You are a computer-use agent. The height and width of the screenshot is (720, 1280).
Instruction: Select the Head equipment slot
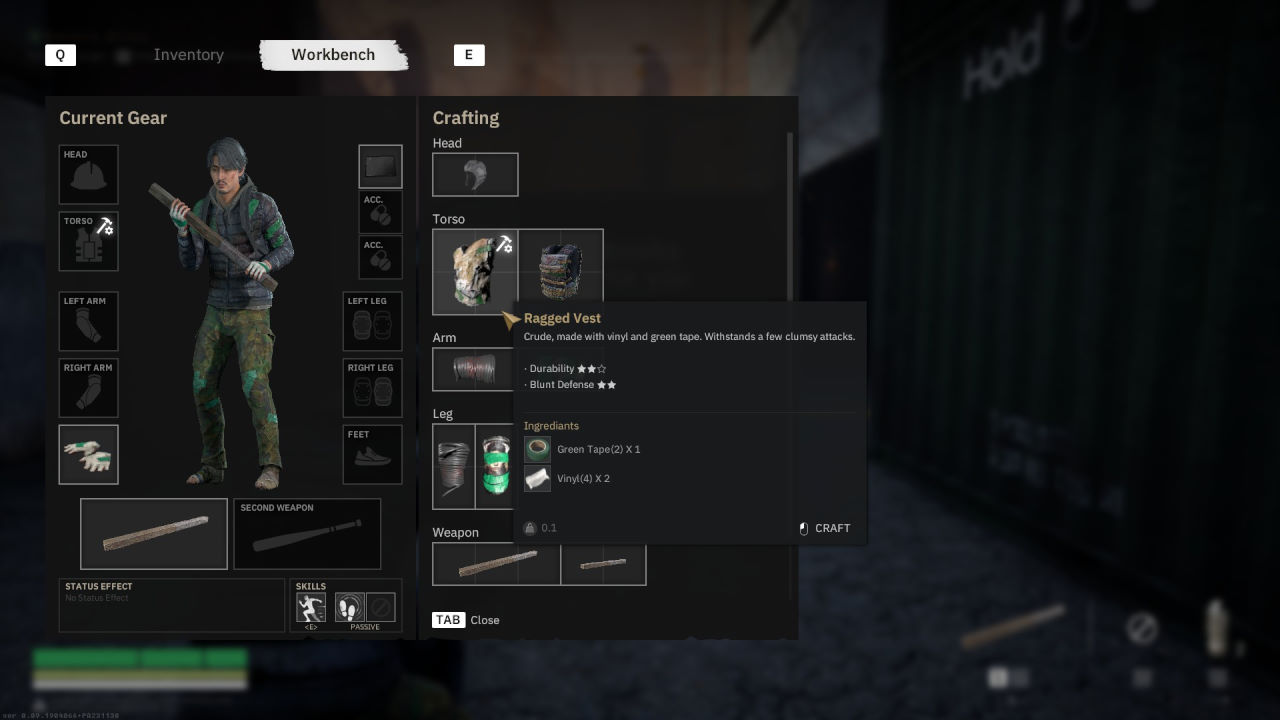click(88, 174)
